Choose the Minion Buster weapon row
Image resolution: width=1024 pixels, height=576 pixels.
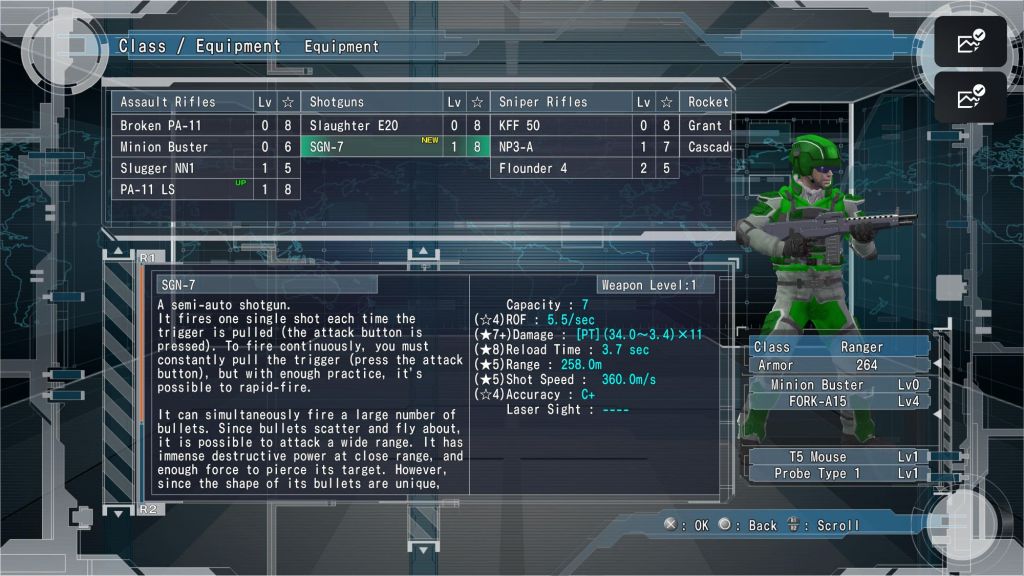pyautogui.click(x=181, y=147)
